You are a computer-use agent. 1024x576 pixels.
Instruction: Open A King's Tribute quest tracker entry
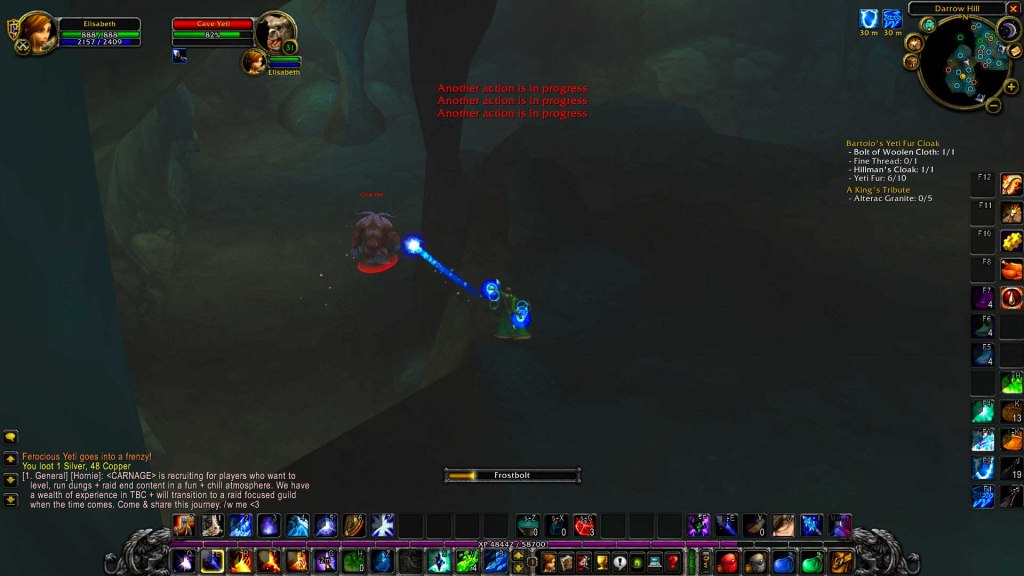(878, 189)
